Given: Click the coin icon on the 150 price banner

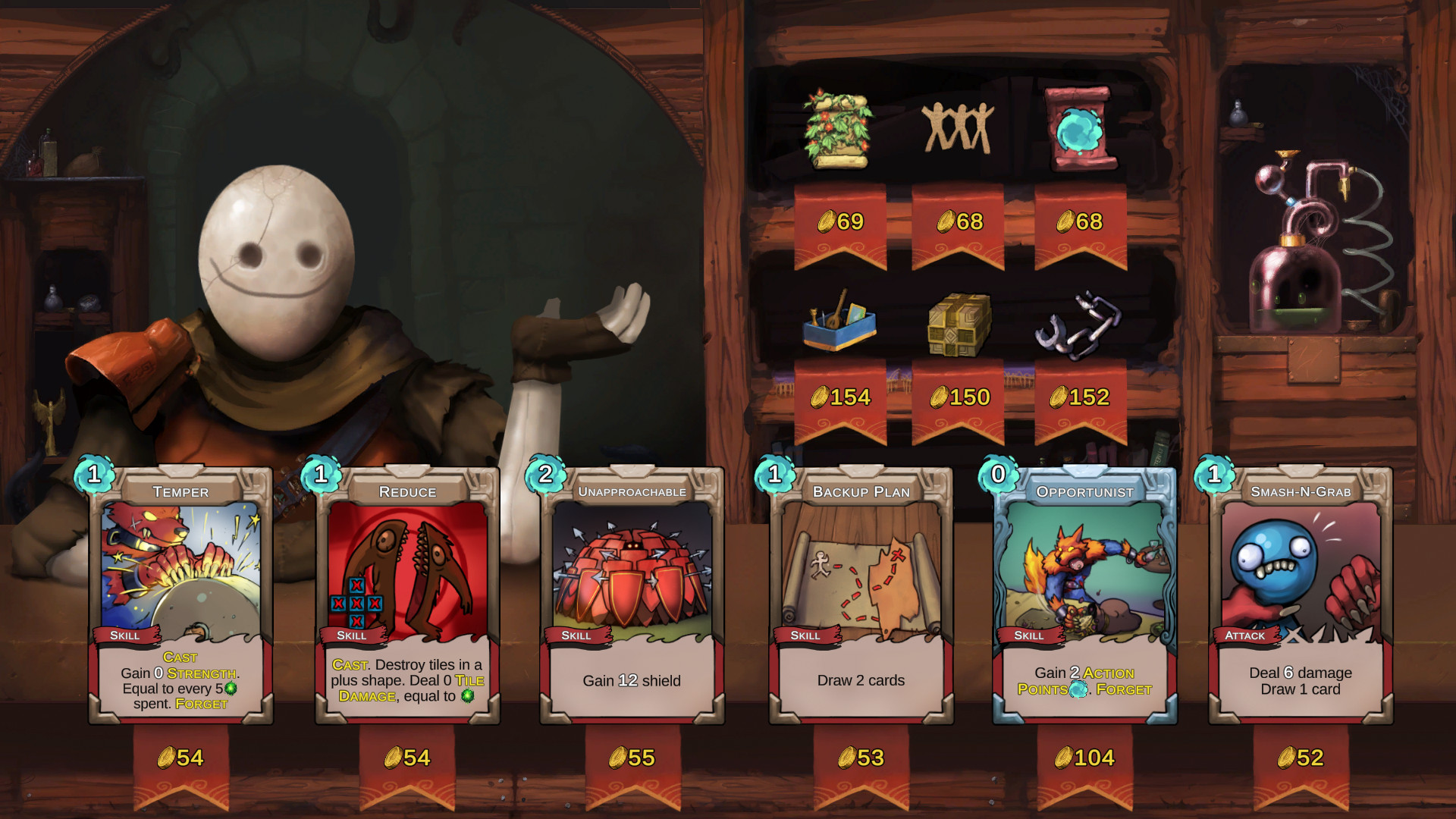Looking at the screenshot, I should tap(938, 397).
